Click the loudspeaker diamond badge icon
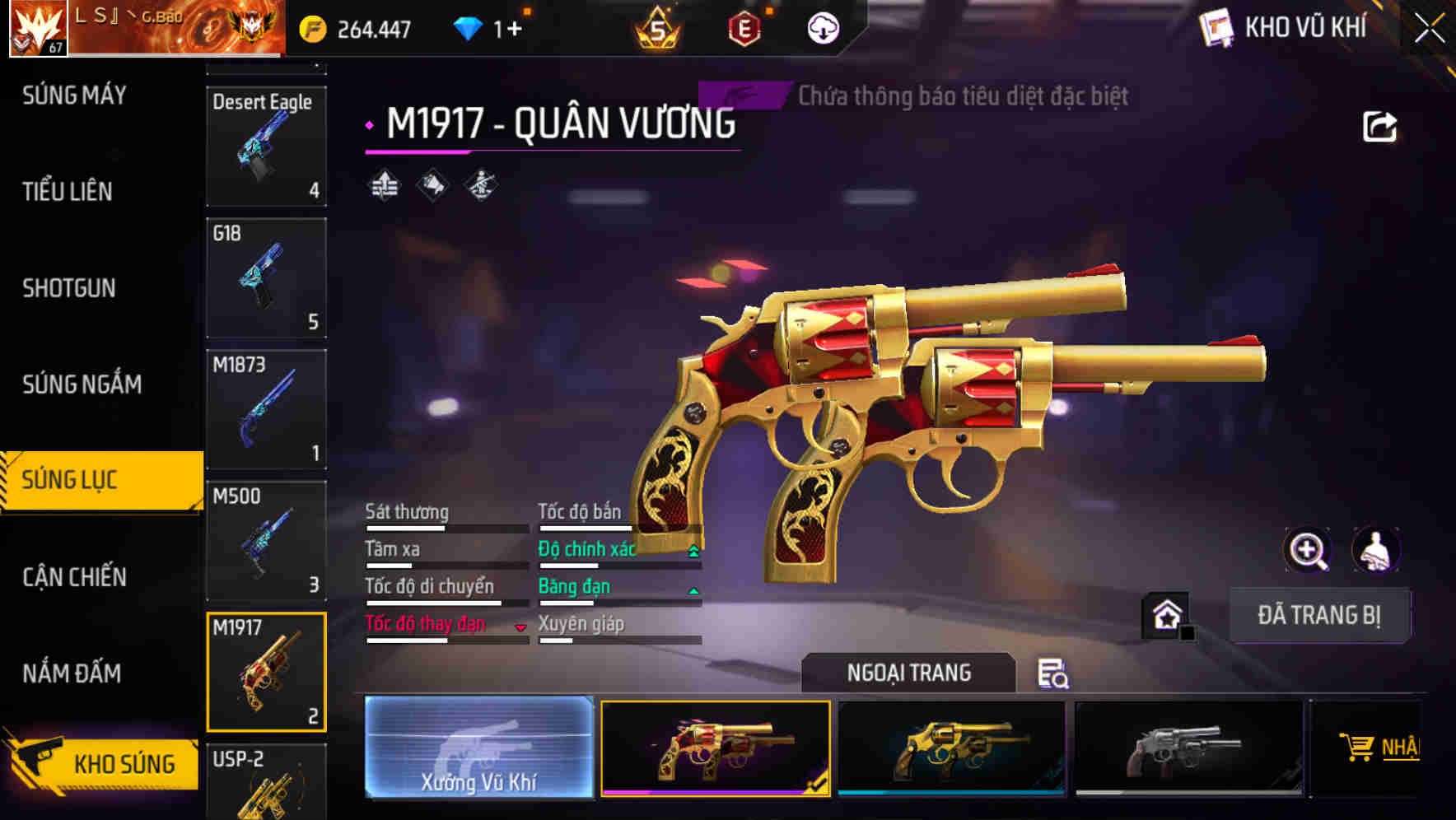The width and height of the screenshot is (1456, 820). coord(432,186)
